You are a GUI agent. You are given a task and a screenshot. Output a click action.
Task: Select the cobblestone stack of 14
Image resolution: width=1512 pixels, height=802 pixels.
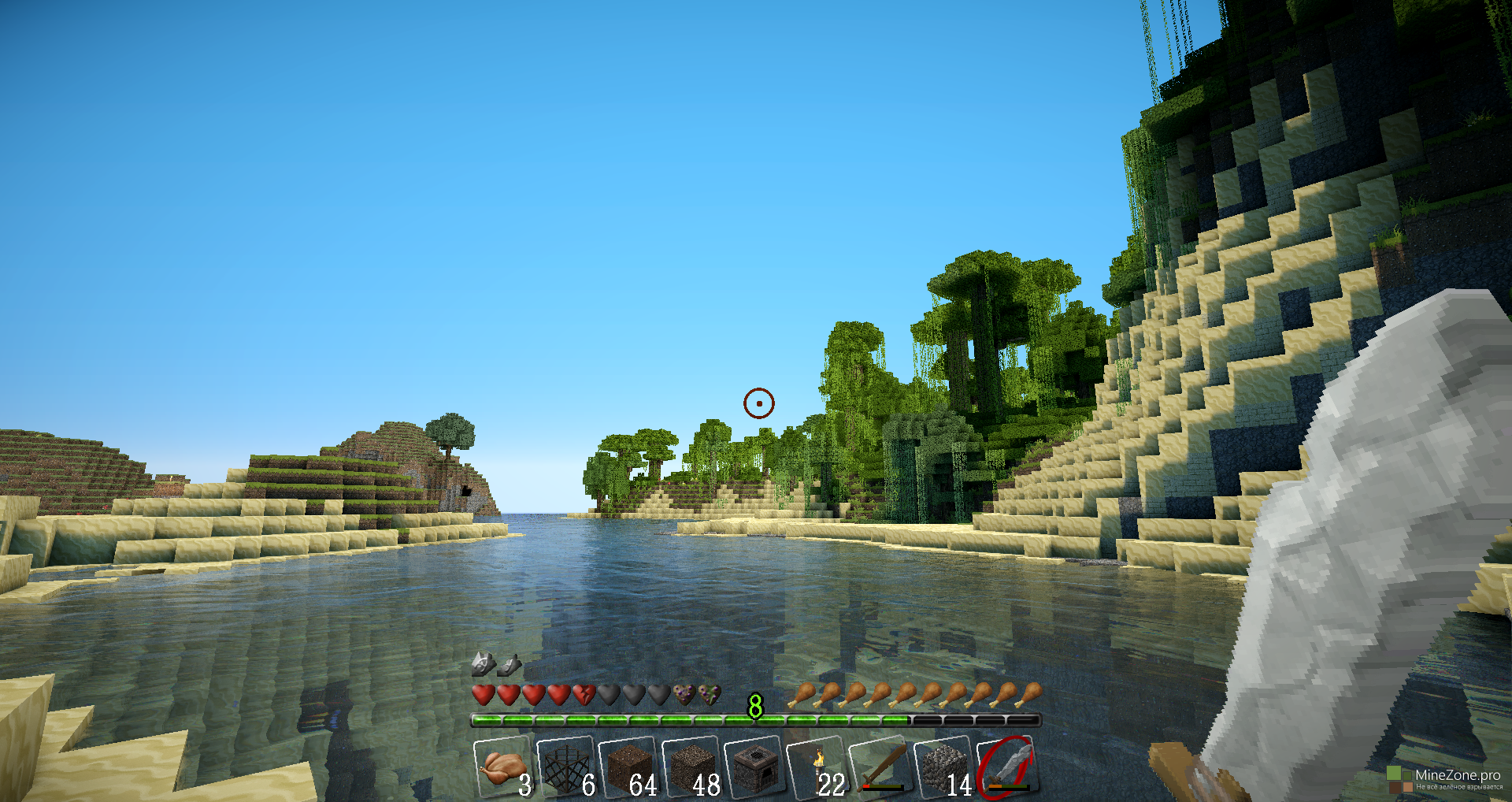[x=943, y=767]
